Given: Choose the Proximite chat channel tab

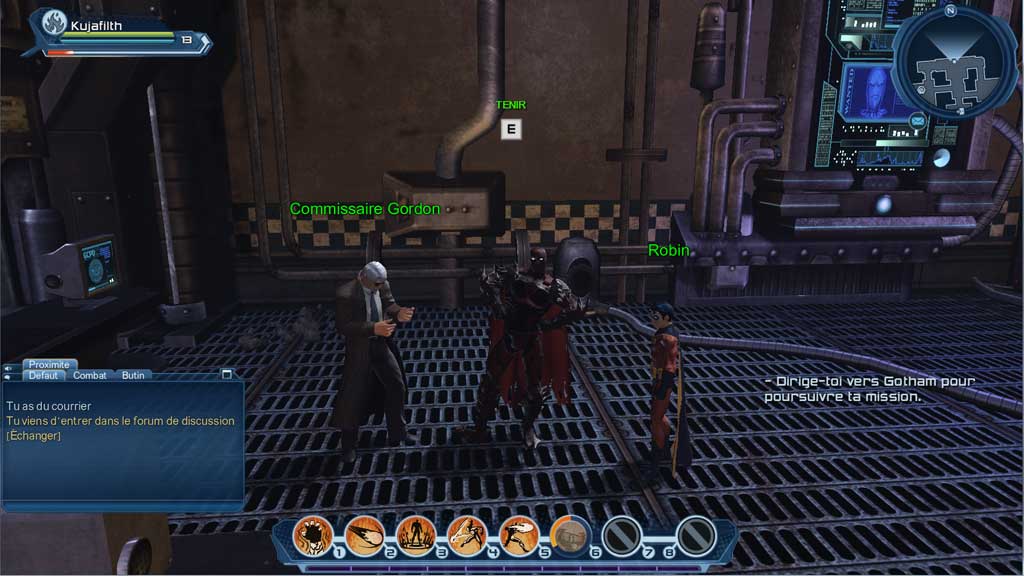Looking at the screenshot, I should click(x=49, y=365).
